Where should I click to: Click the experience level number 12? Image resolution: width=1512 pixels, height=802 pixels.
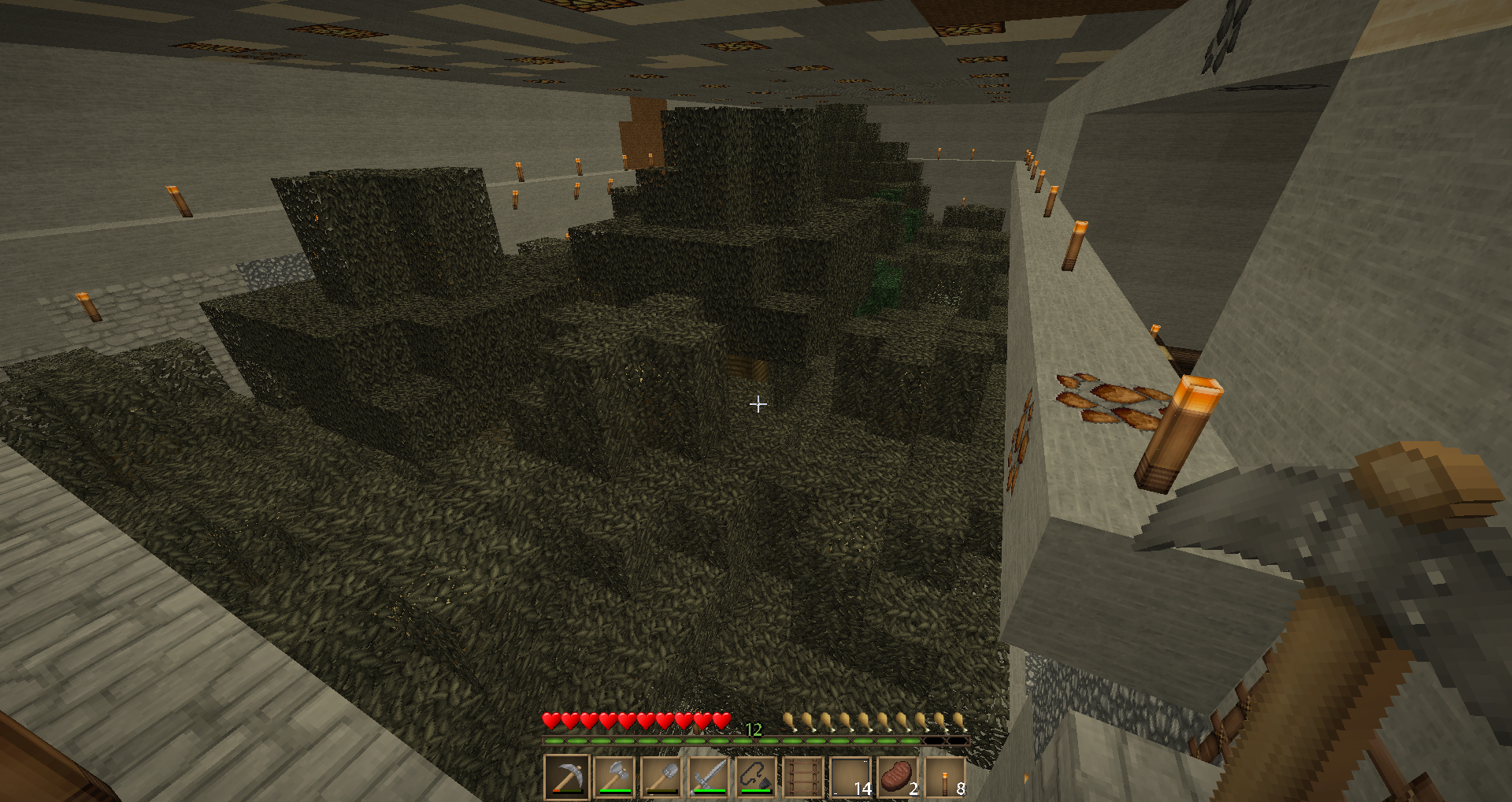pos(754,730)
